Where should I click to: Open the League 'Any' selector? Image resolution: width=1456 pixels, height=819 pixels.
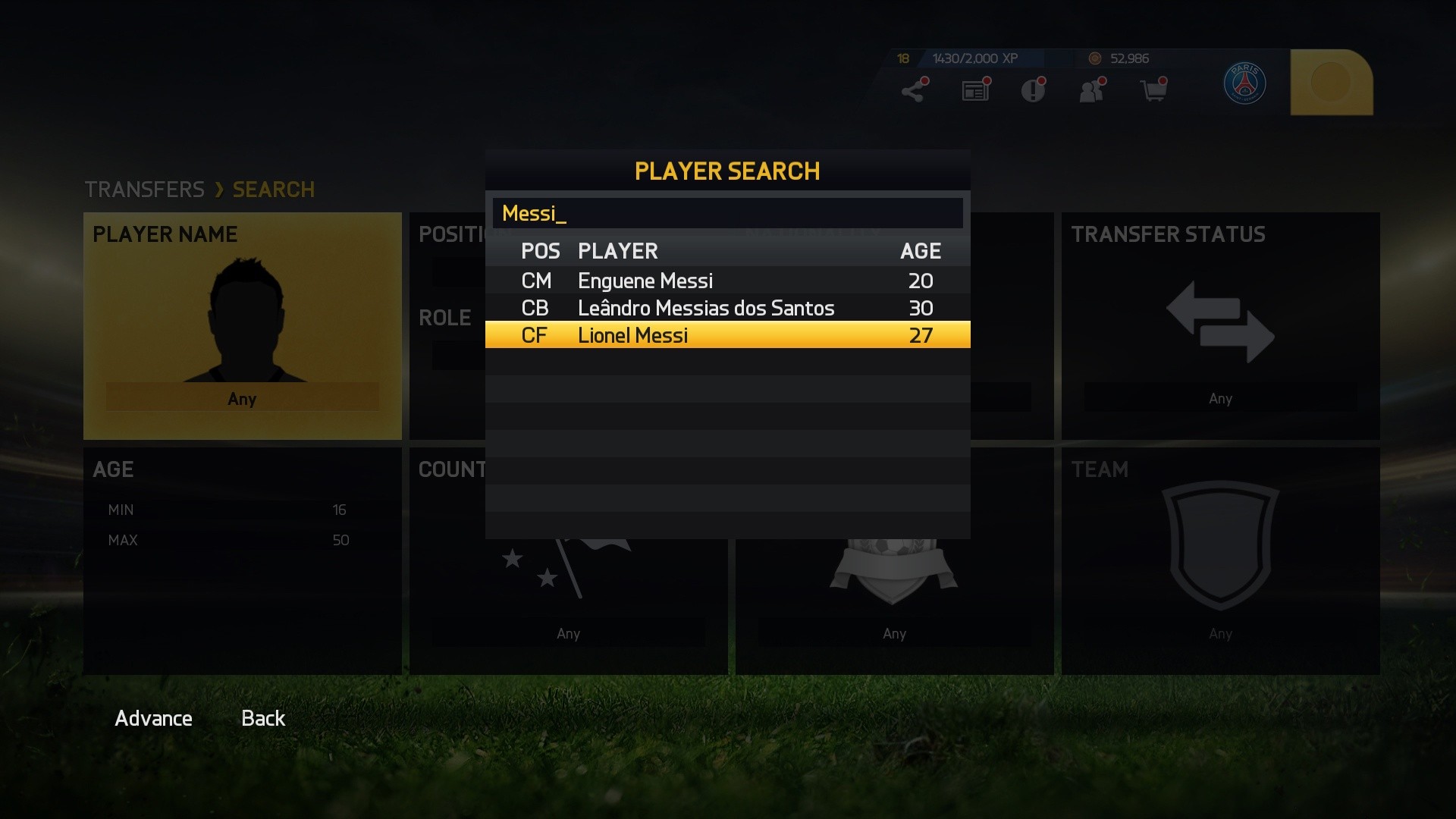(895, 633)
